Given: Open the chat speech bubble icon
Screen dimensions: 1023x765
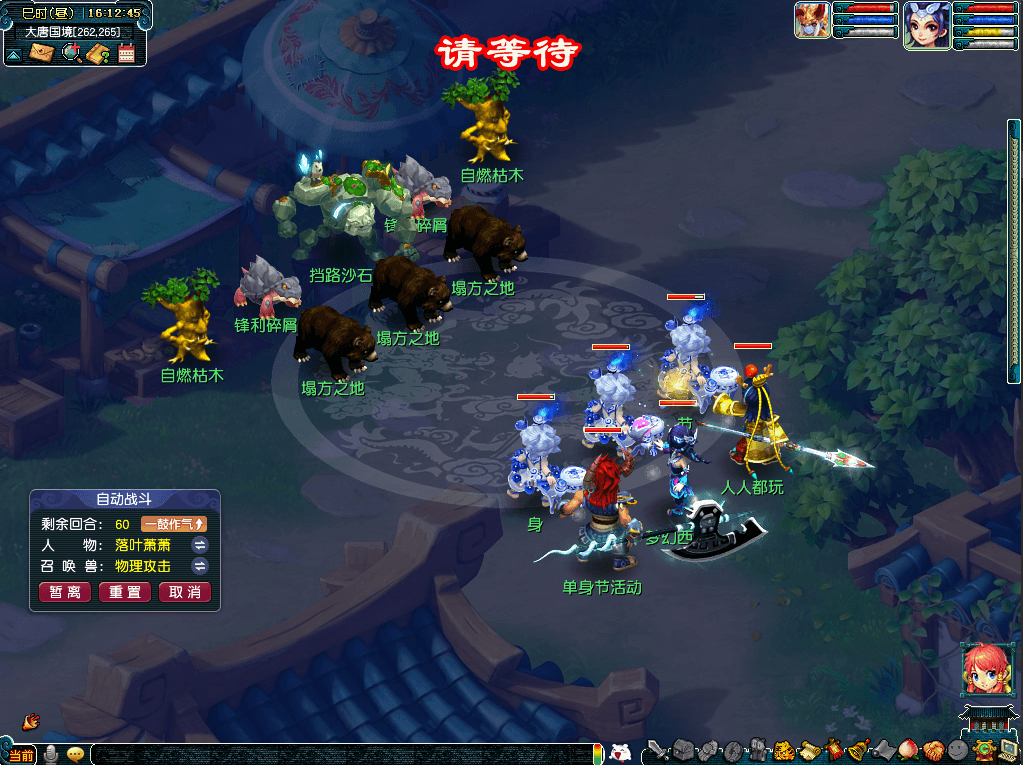Looking at the screenshot, I should (x=75, y=755).
